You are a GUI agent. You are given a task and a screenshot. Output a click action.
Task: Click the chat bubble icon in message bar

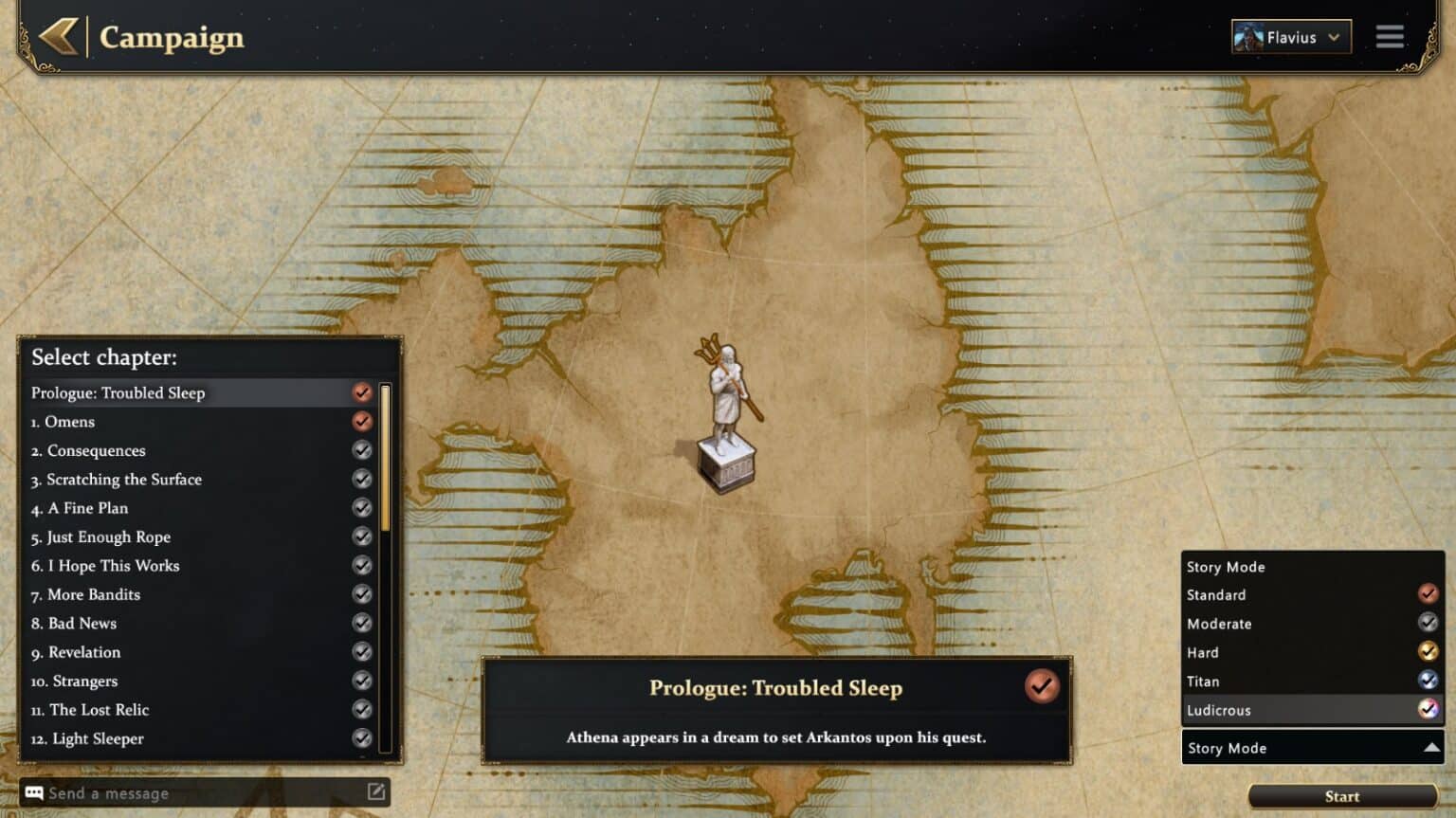click(x=34, y=792)
